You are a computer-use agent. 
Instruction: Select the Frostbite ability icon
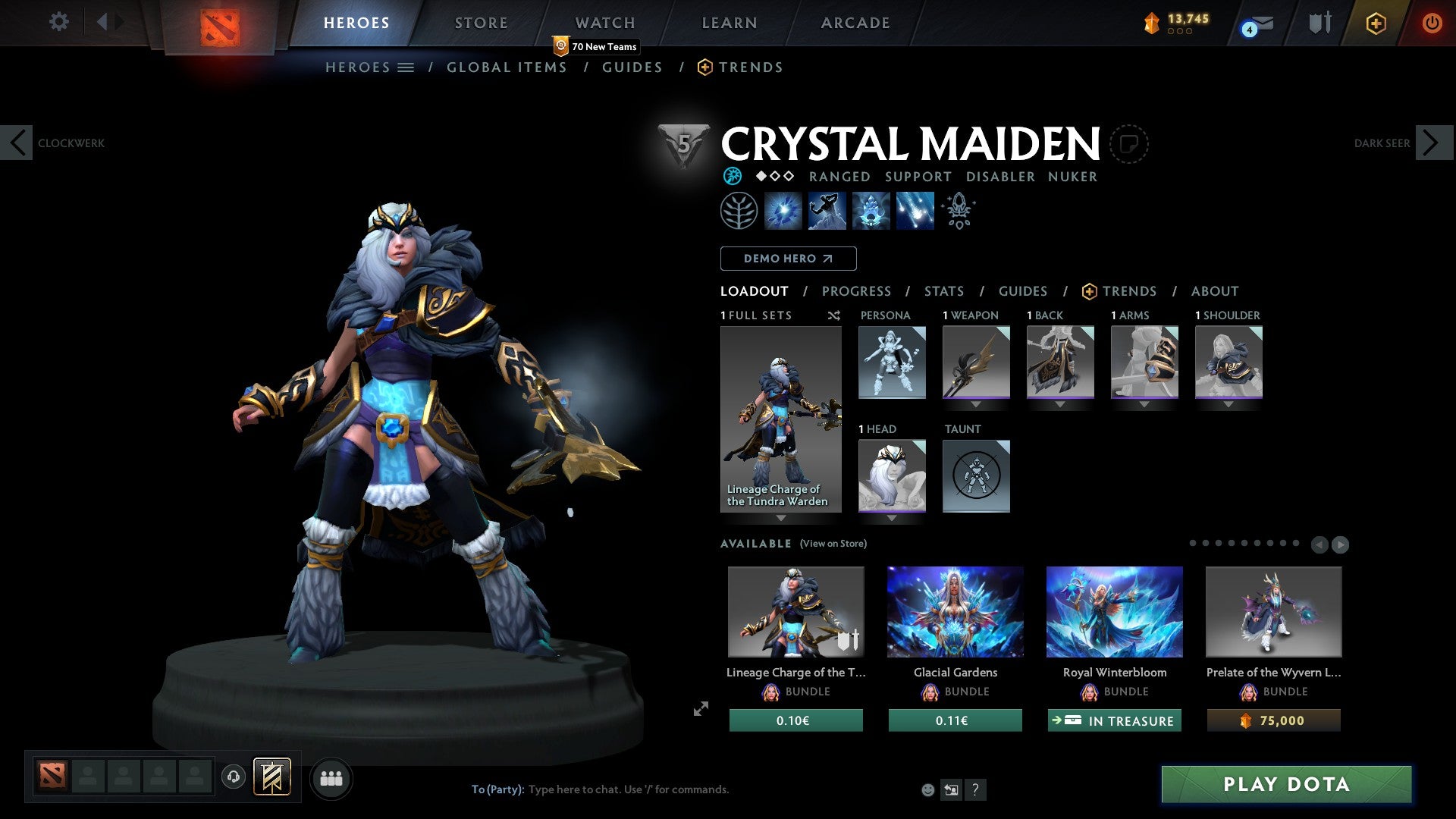tap(827, 211)
